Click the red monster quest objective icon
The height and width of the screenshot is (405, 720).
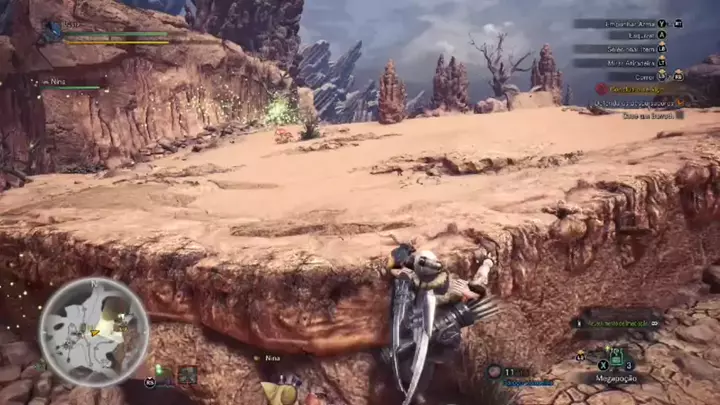602,89
